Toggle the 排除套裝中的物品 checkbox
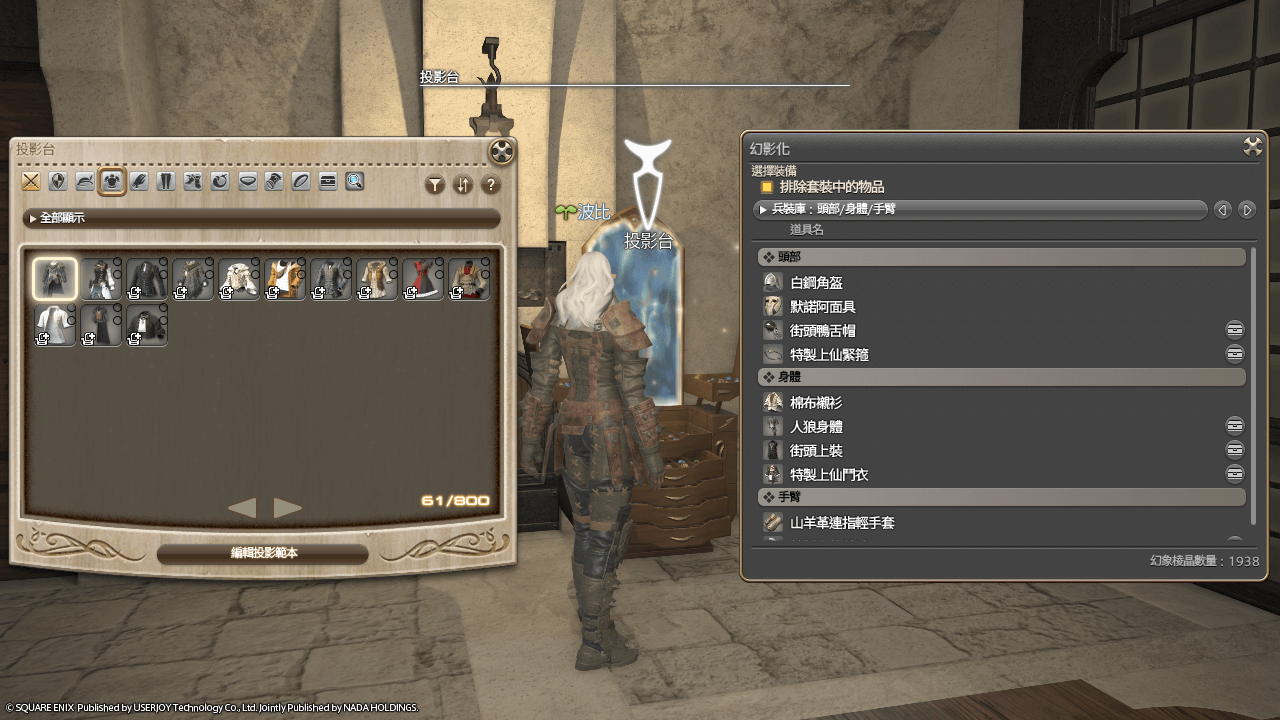 point(767,187)
